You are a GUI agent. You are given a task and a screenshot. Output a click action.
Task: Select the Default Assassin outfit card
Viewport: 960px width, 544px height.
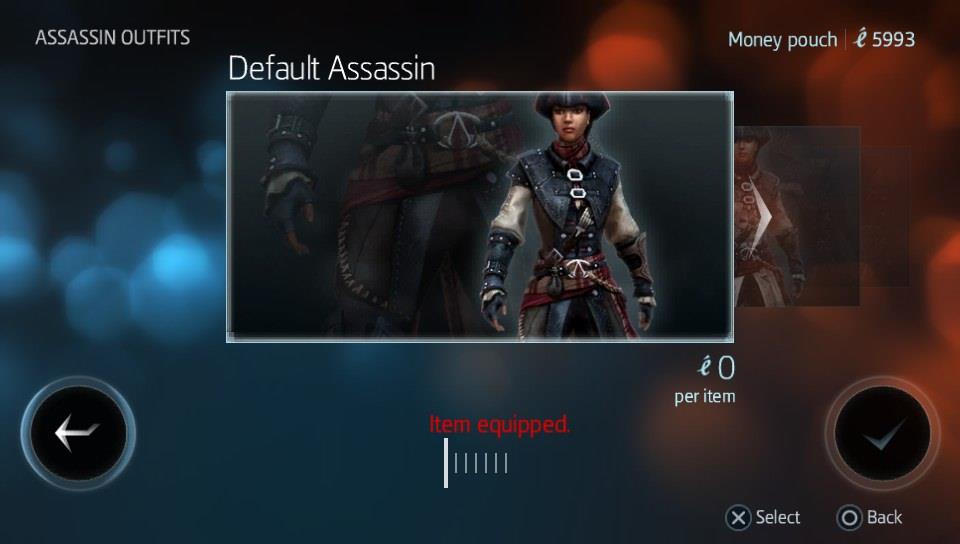[480, 217]
